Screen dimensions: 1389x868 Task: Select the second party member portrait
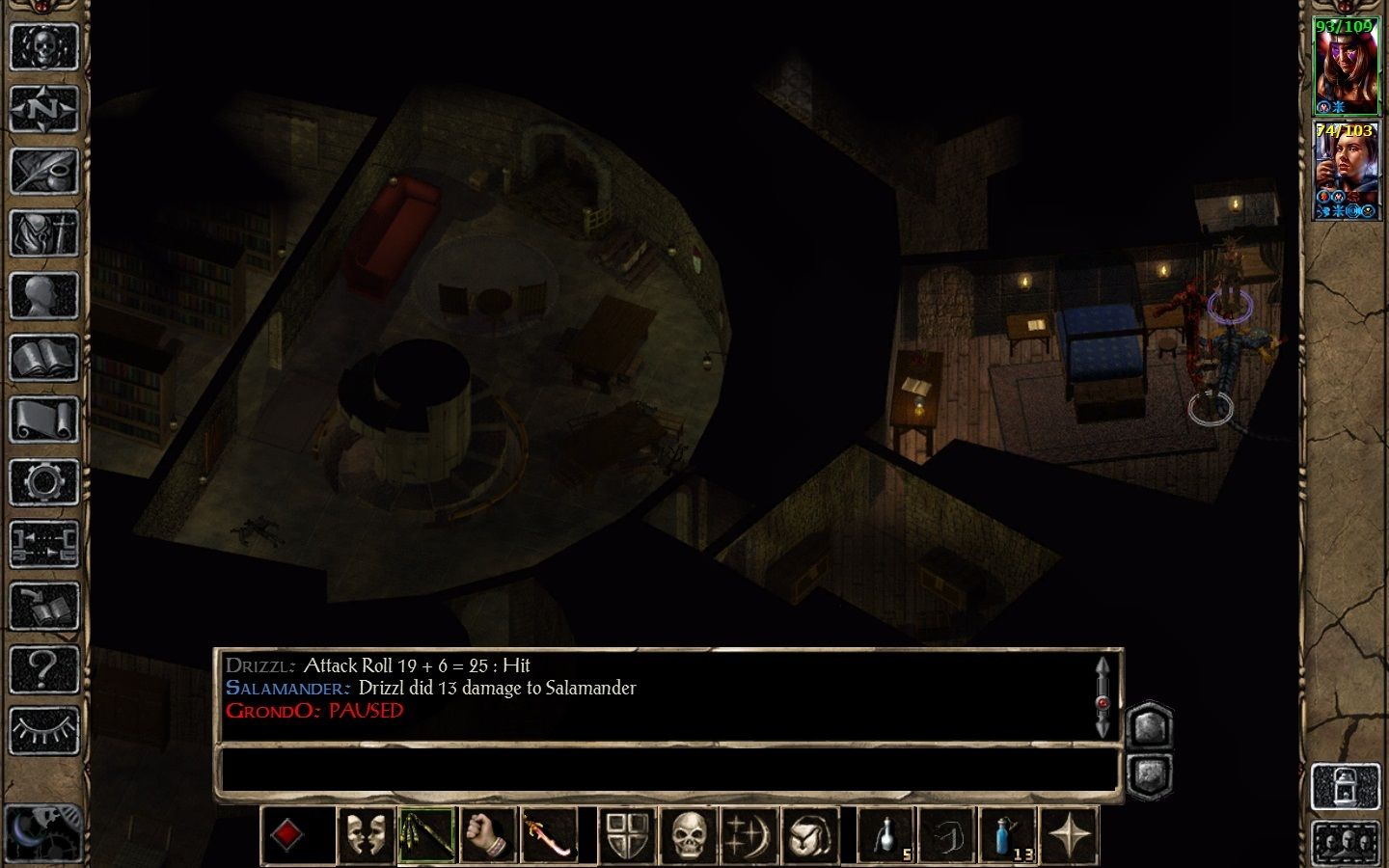pyautogui.click(x=1347, y=172)
